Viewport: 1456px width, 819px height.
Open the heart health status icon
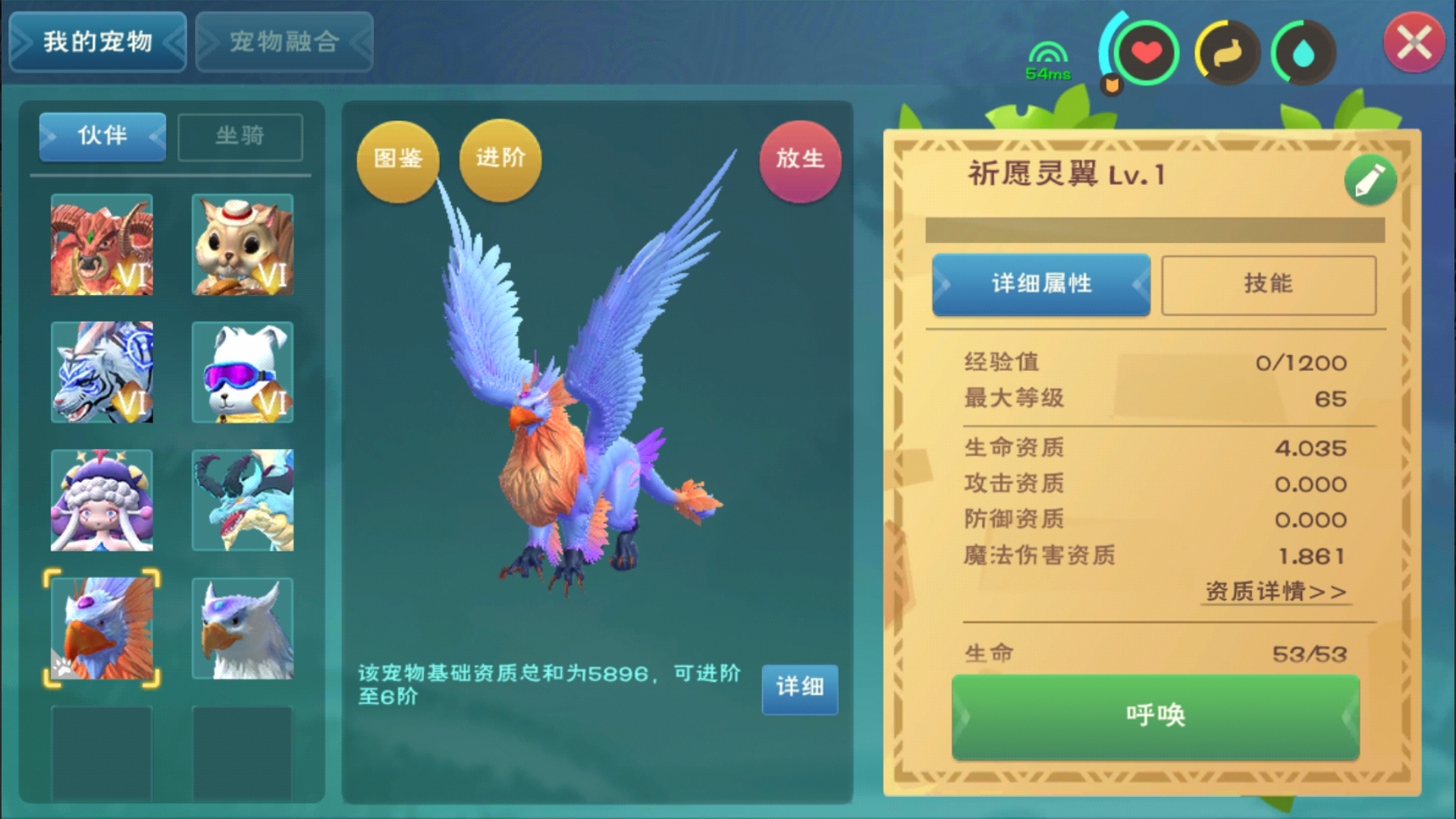[x=1147, y=52]
